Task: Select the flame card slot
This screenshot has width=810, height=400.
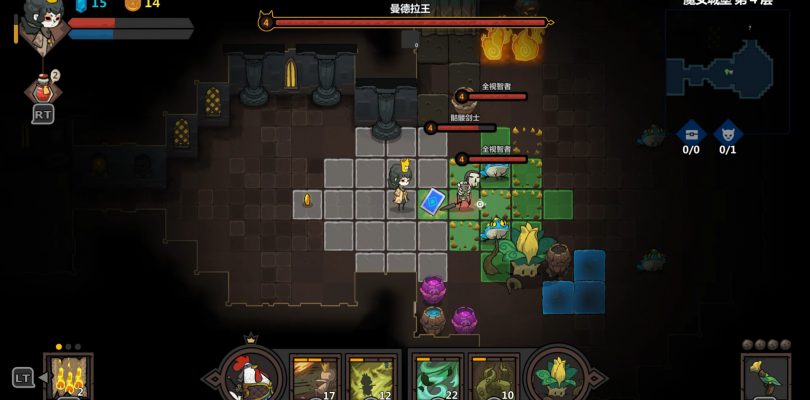Action: pos(68,378)
